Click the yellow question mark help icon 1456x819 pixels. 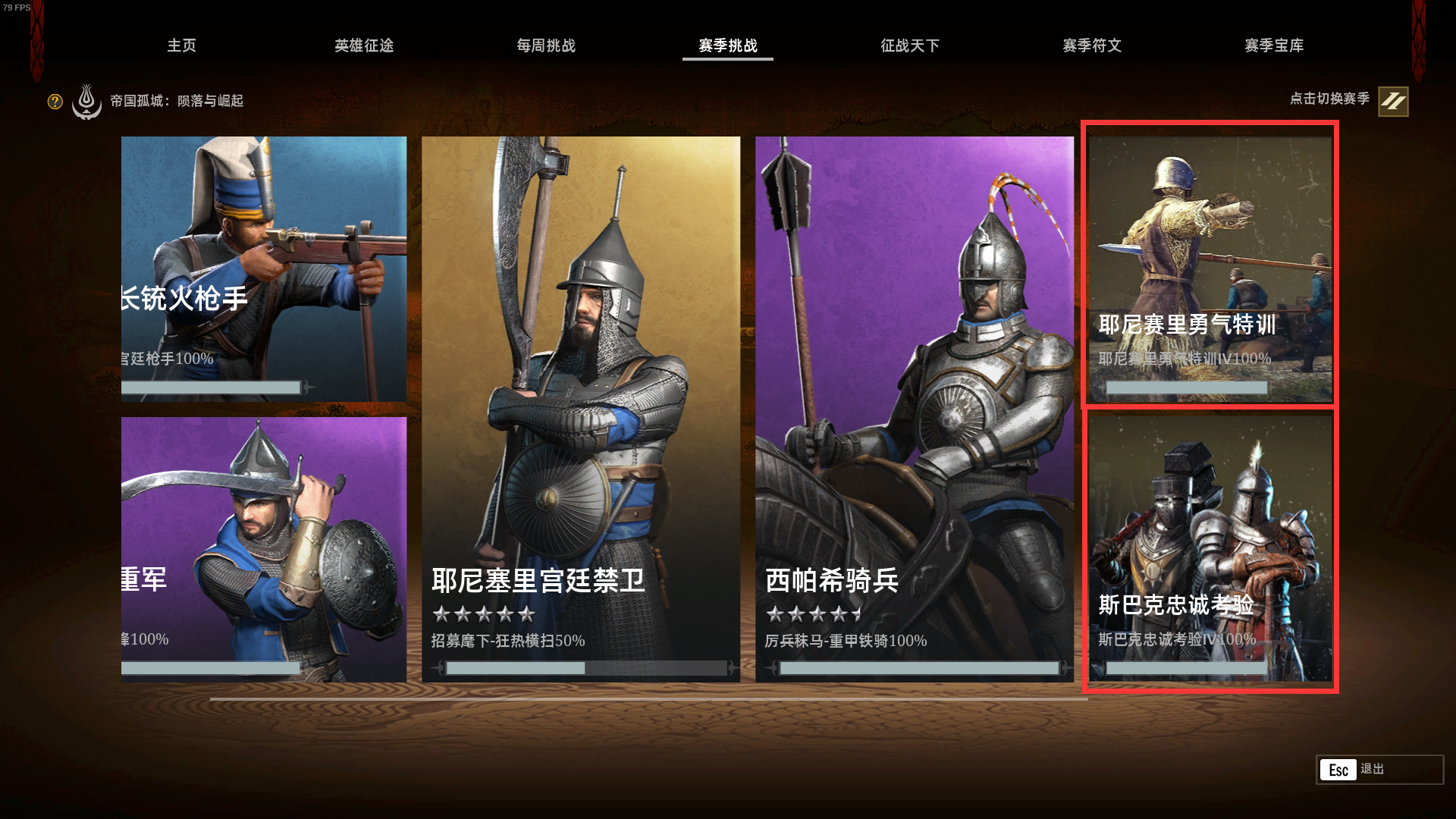[x=54, y=101]
